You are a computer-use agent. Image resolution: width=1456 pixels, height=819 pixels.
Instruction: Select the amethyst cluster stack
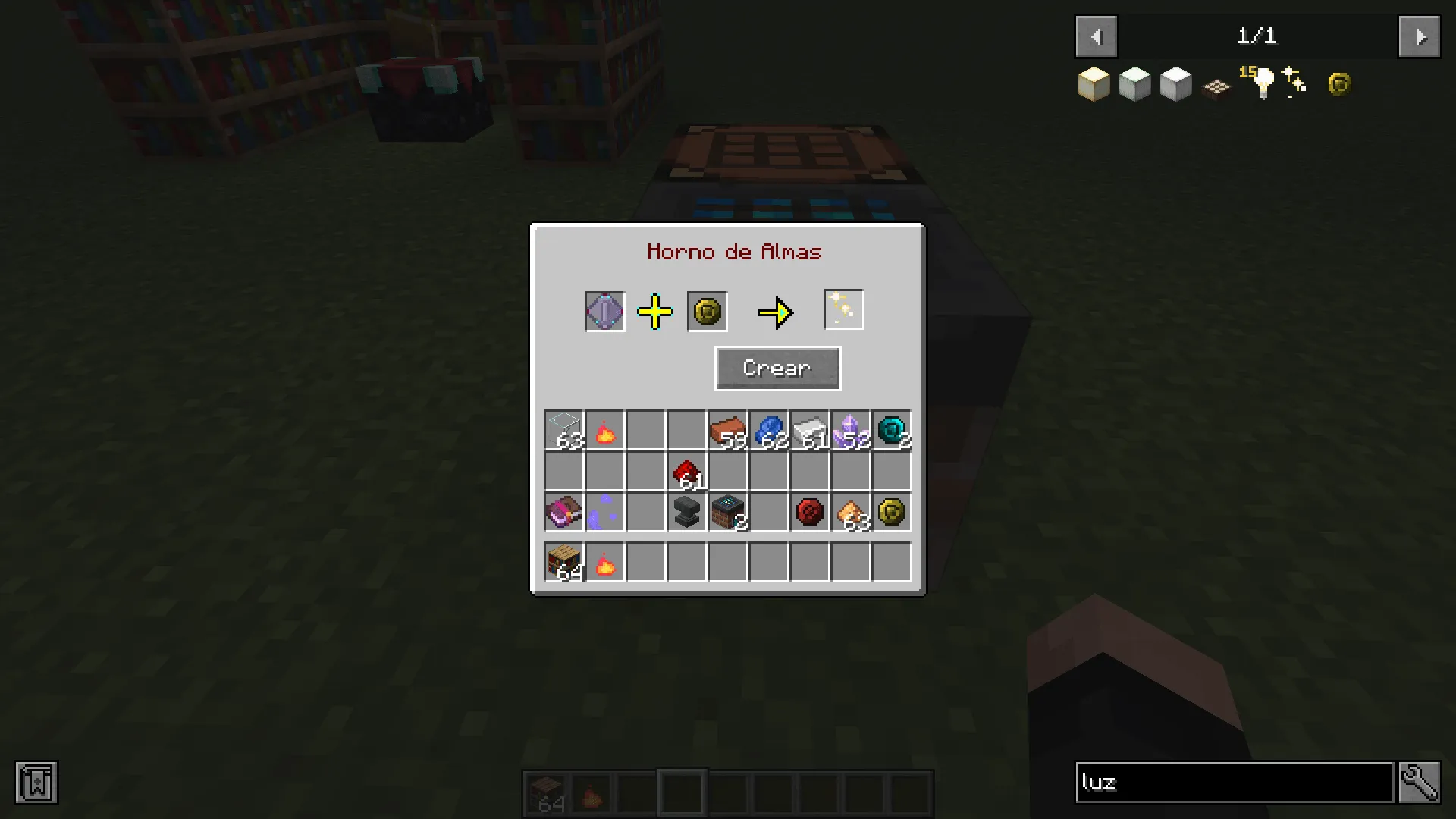(851, 429)
